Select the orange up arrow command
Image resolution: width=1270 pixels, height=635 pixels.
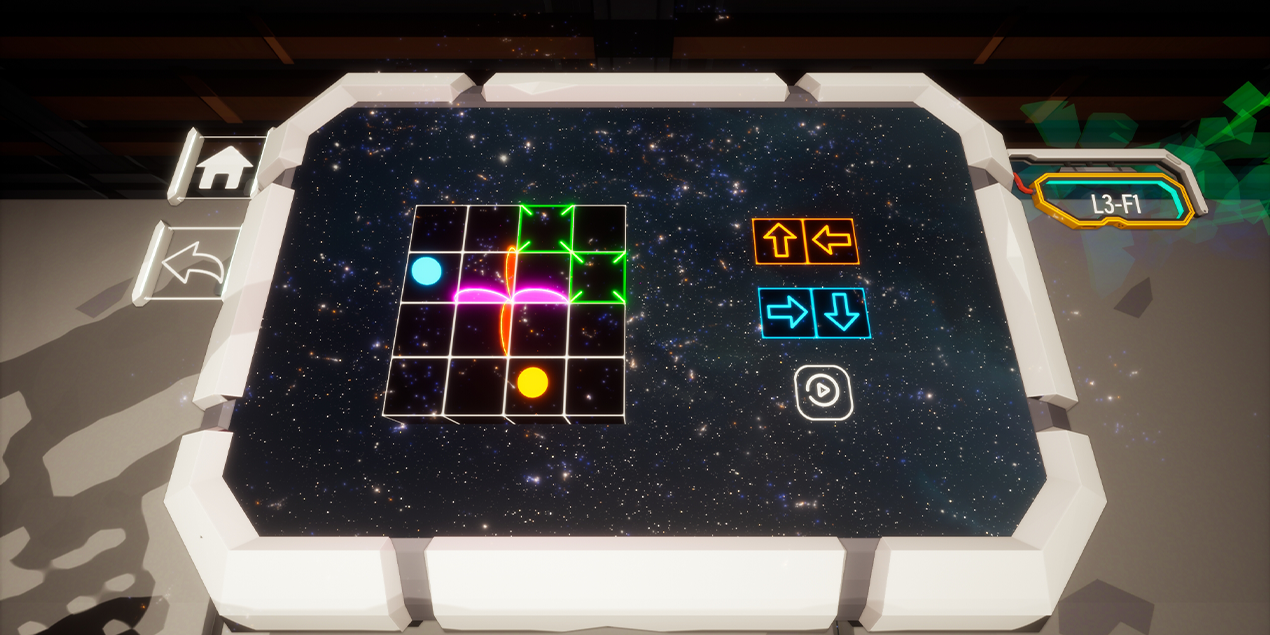coord(780,241)
